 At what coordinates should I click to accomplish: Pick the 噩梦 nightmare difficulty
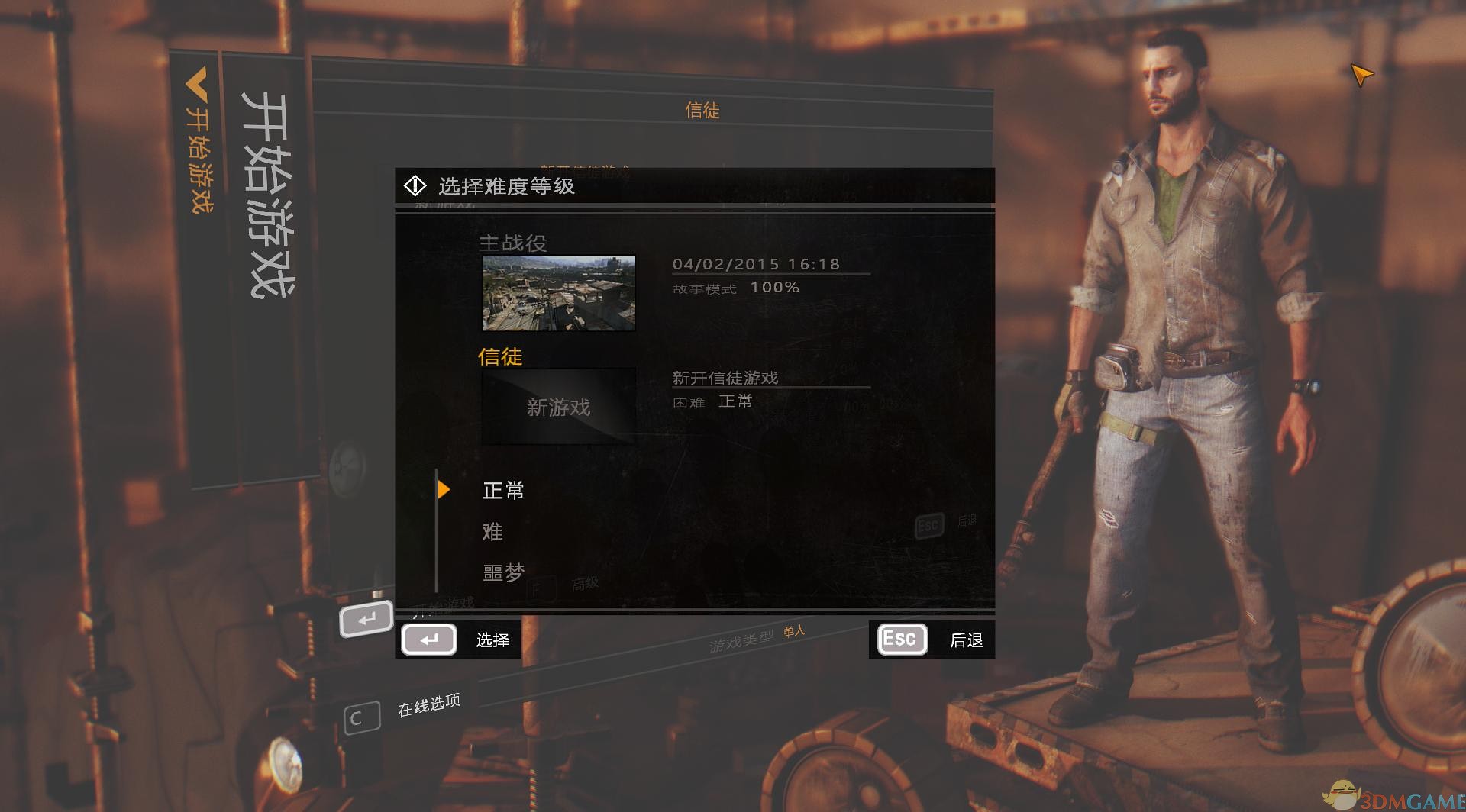[x=503, y=572]
